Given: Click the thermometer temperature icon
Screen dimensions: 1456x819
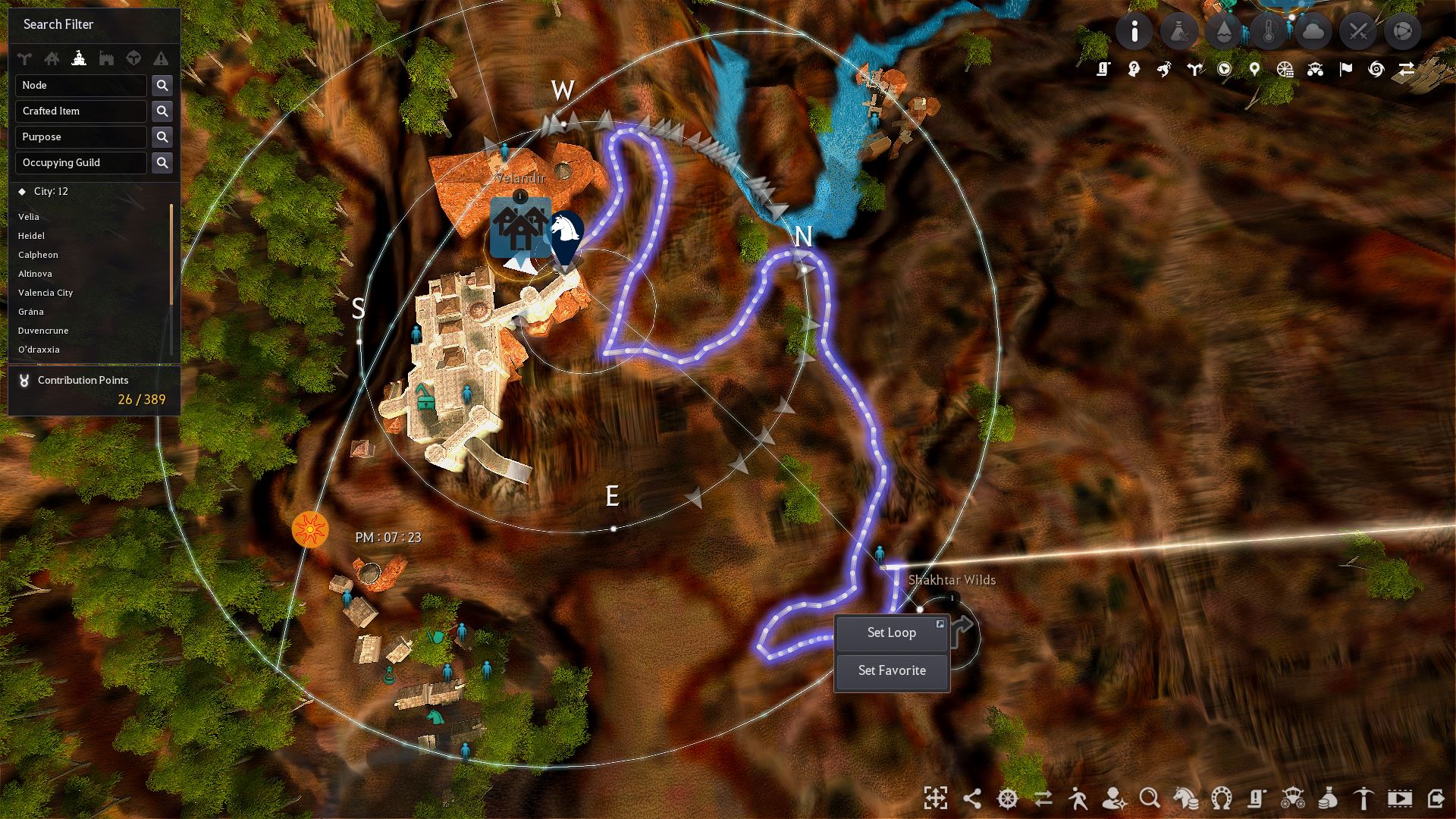Looking at the screenshot, I should [1269, 32].
